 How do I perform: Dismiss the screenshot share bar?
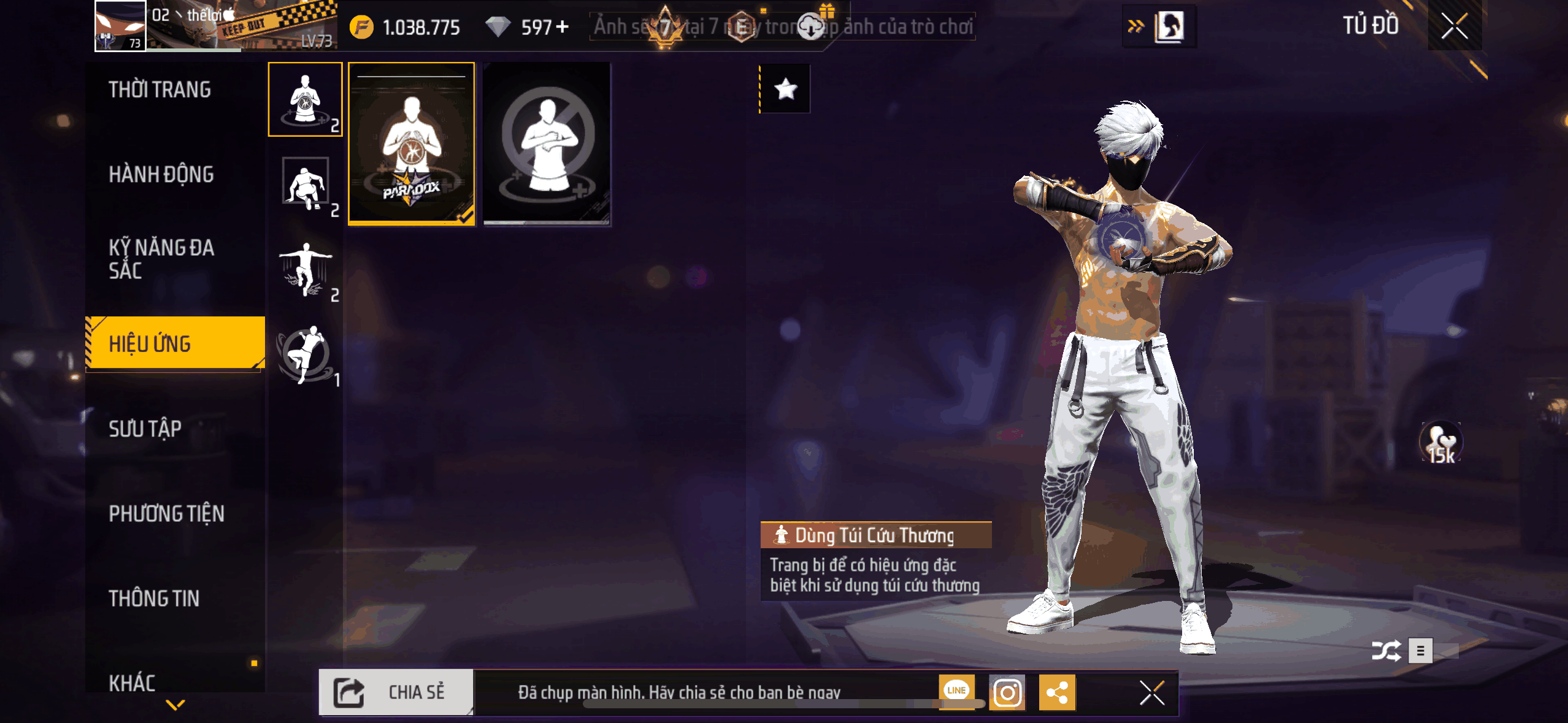coord(1151,693)
